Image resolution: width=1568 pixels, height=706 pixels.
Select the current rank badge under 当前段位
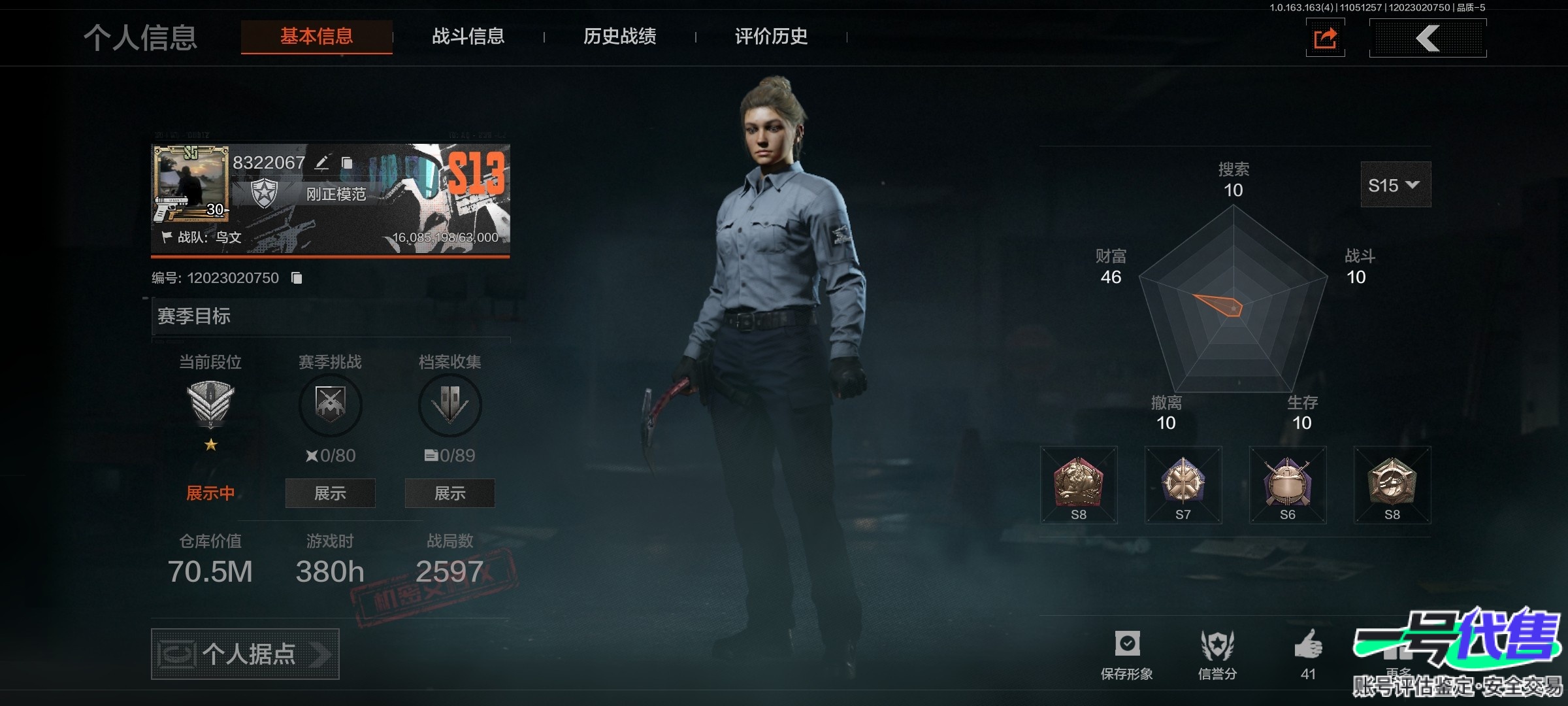click(210, 404)
